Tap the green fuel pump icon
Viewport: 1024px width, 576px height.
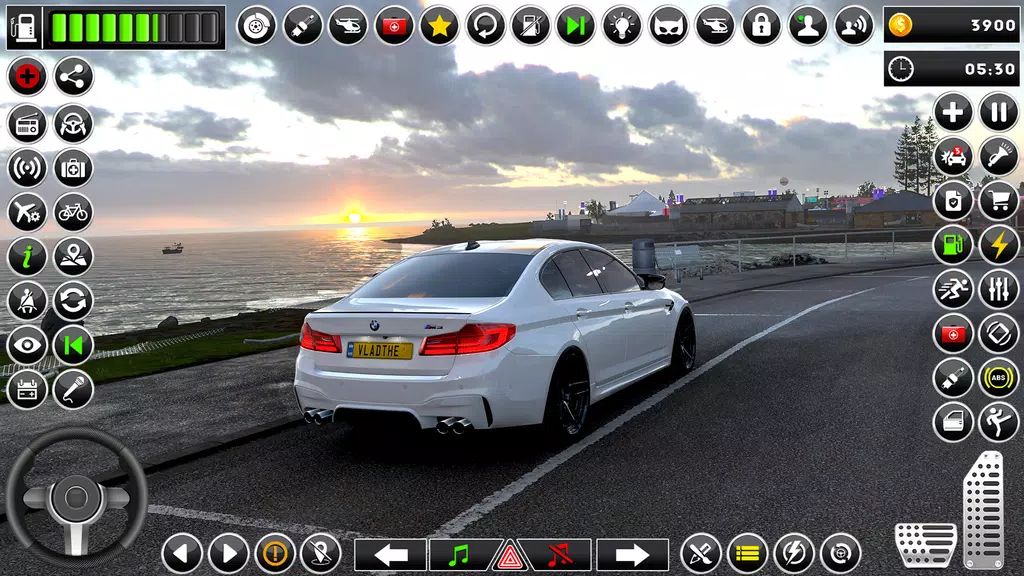point(953,246)
